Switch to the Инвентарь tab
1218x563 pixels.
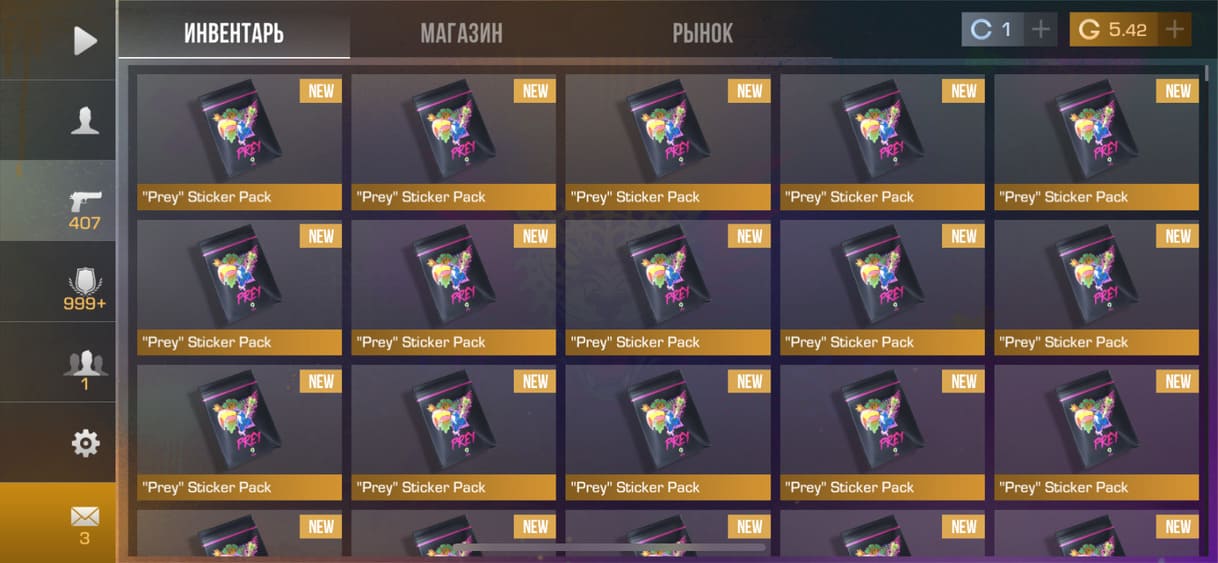click(x=234, y=33)
